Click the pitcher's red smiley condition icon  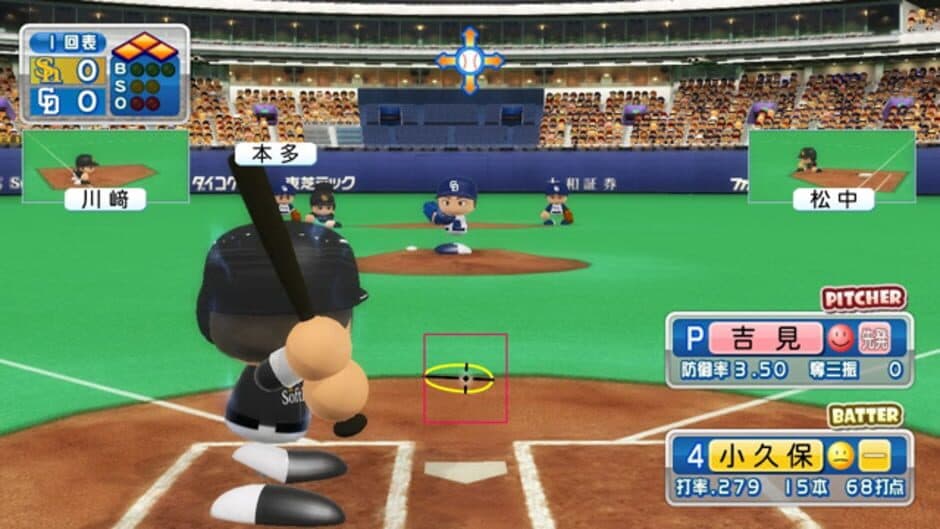click(839, 338)
